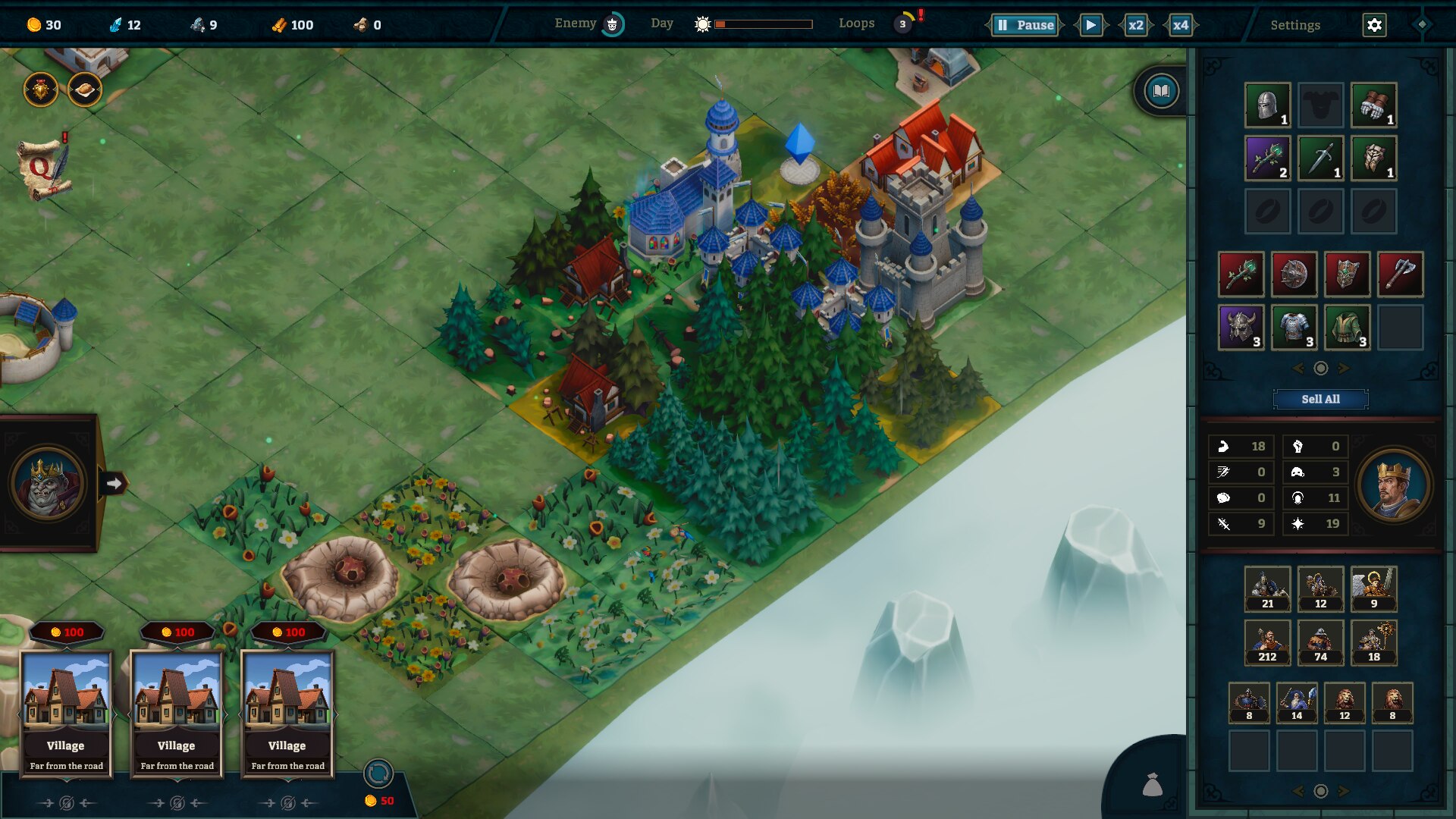Choose the equipped sword slot
The height and width of the screenshot is (819, 1456).
(1320, 158)
